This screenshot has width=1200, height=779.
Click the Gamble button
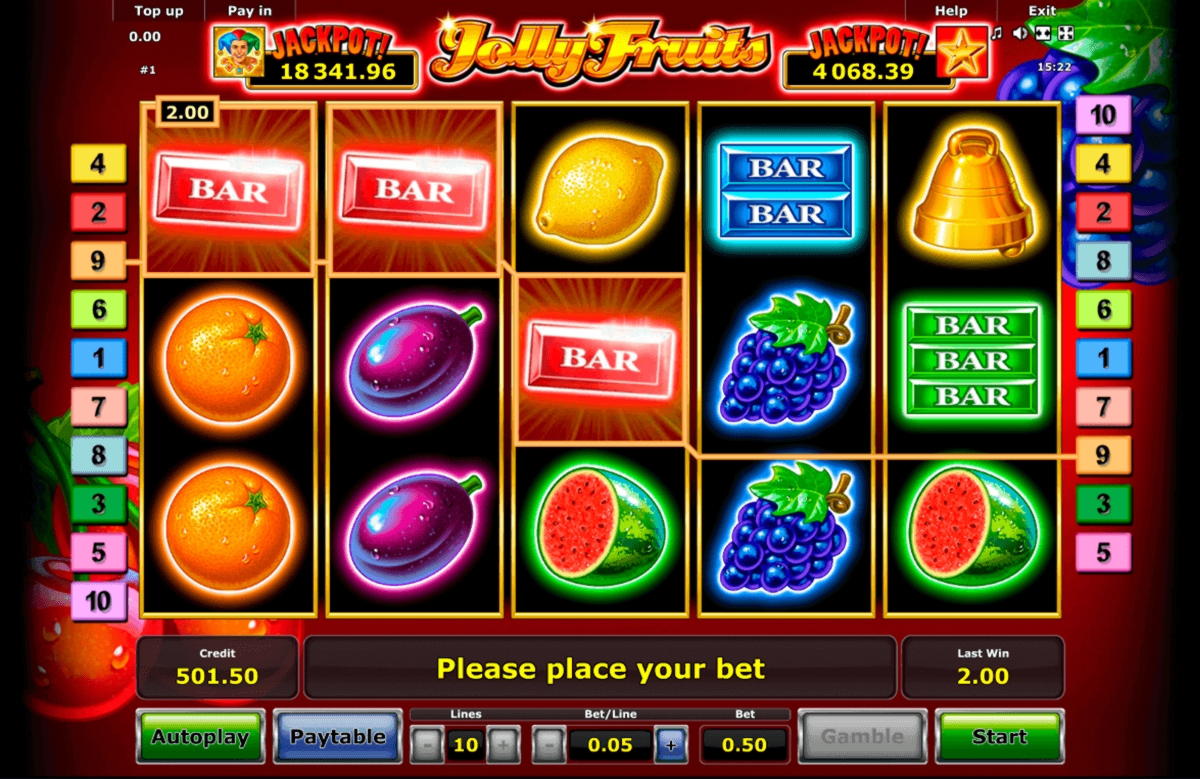(862, 737)
